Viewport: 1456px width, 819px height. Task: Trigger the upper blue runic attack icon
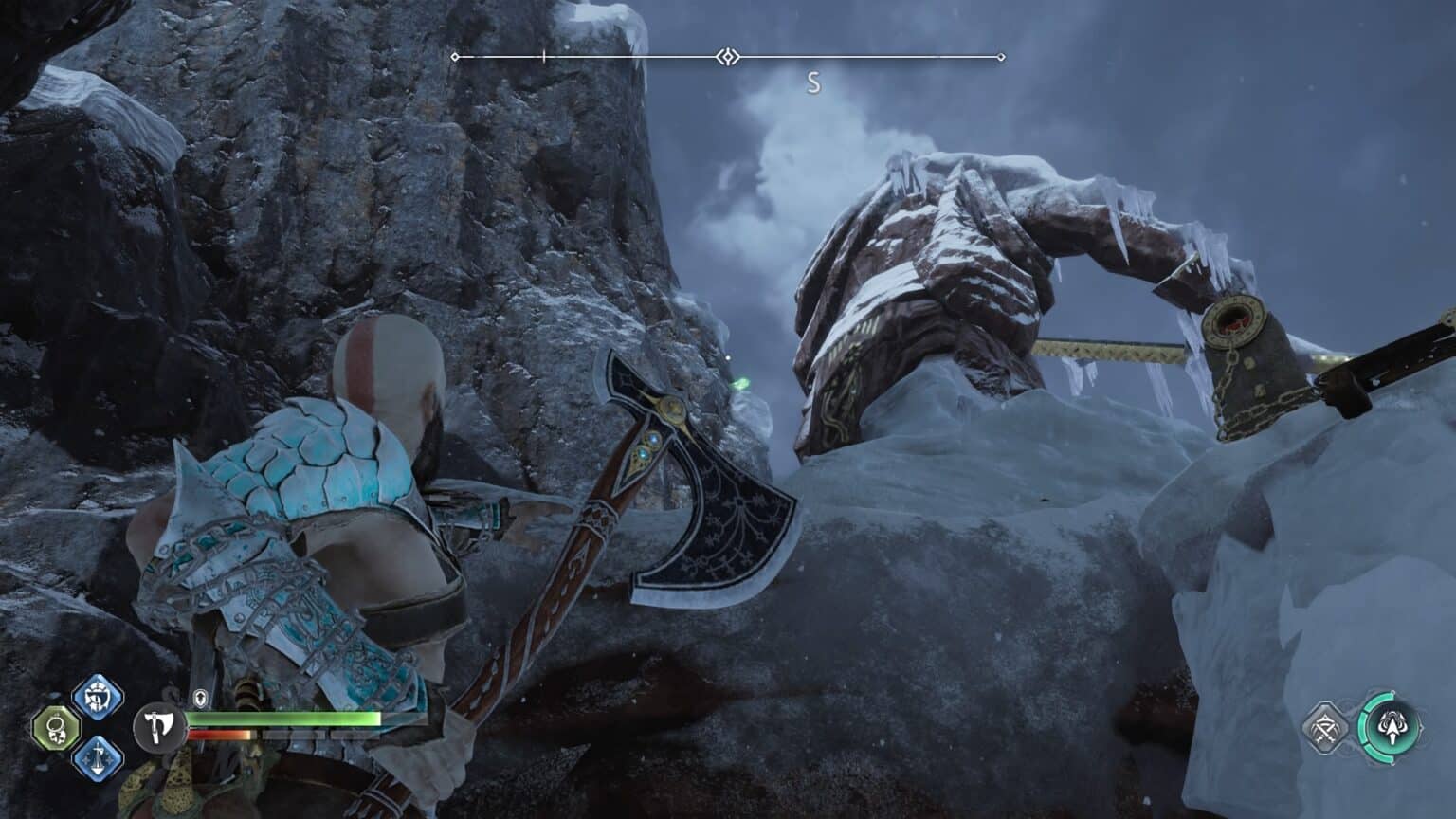pyautogui.click(x=97, y=698)
